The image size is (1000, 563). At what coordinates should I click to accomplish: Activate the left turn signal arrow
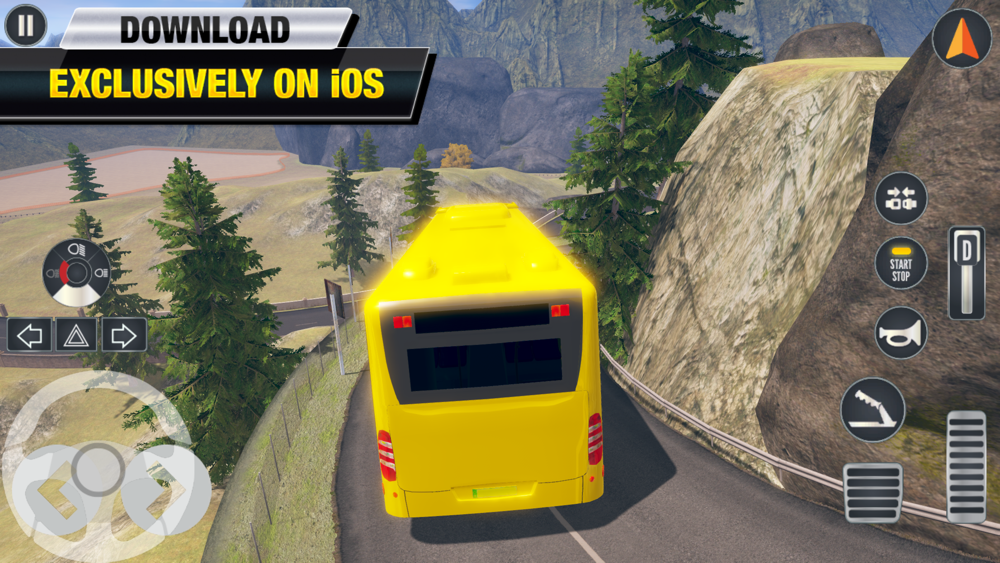point(30,335)
